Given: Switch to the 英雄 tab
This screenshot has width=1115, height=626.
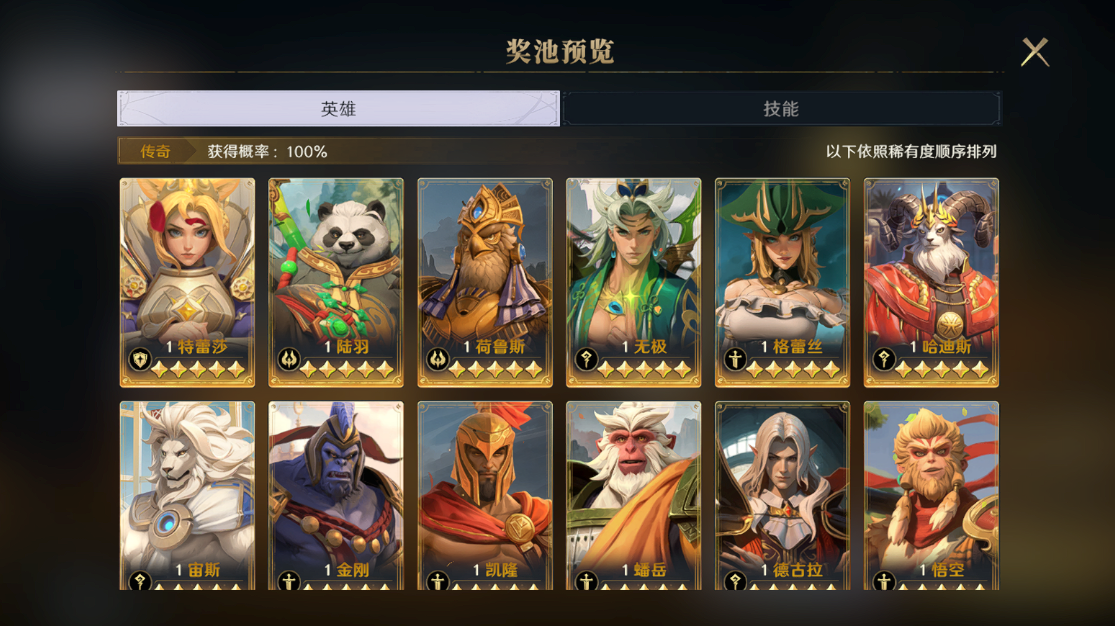Looking at the screenshot, I should pos(338,109).
